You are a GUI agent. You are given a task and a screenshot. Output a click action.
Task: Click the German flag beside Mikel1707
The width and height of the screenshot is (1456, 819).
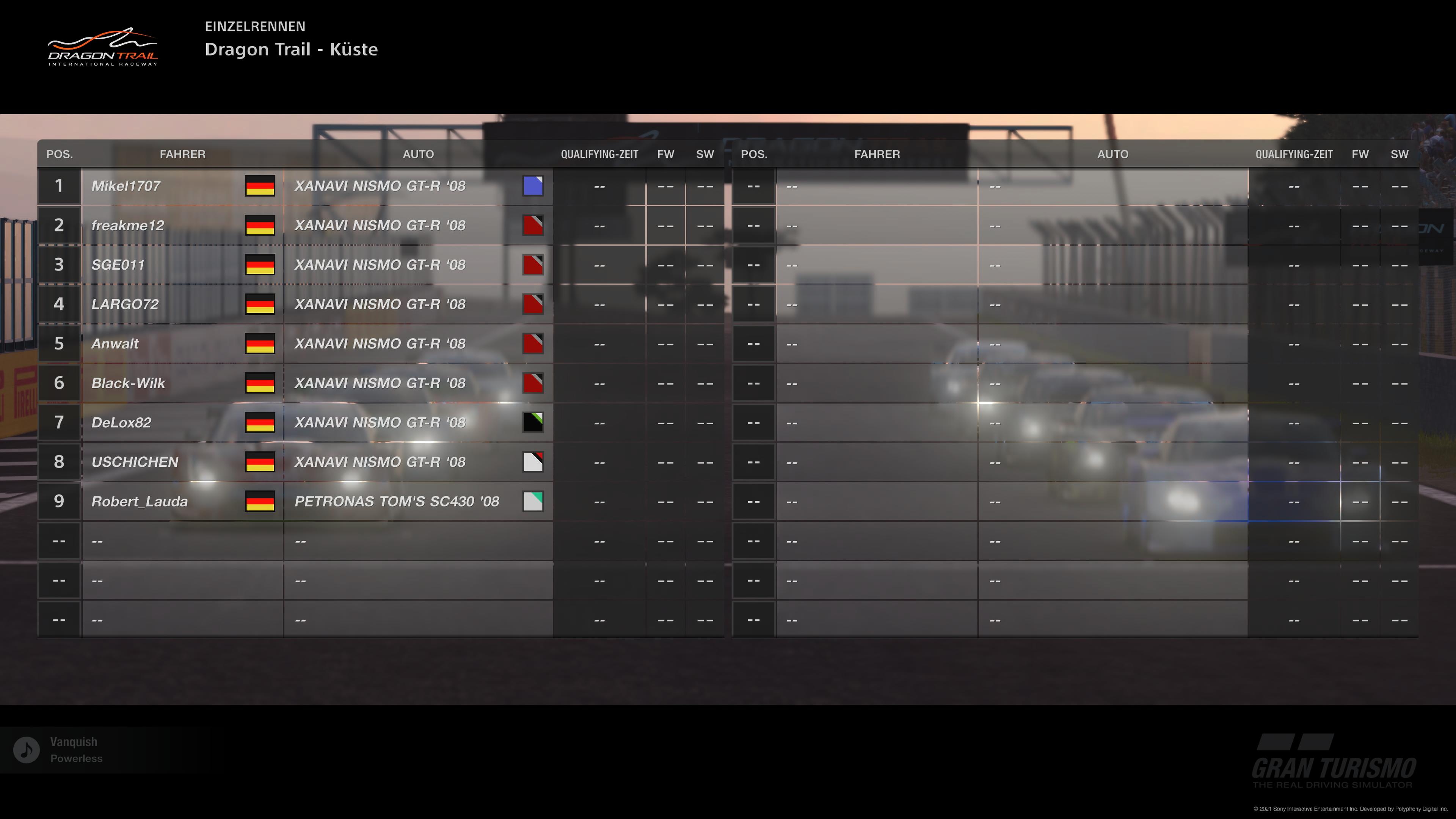[x=260, y=185]
